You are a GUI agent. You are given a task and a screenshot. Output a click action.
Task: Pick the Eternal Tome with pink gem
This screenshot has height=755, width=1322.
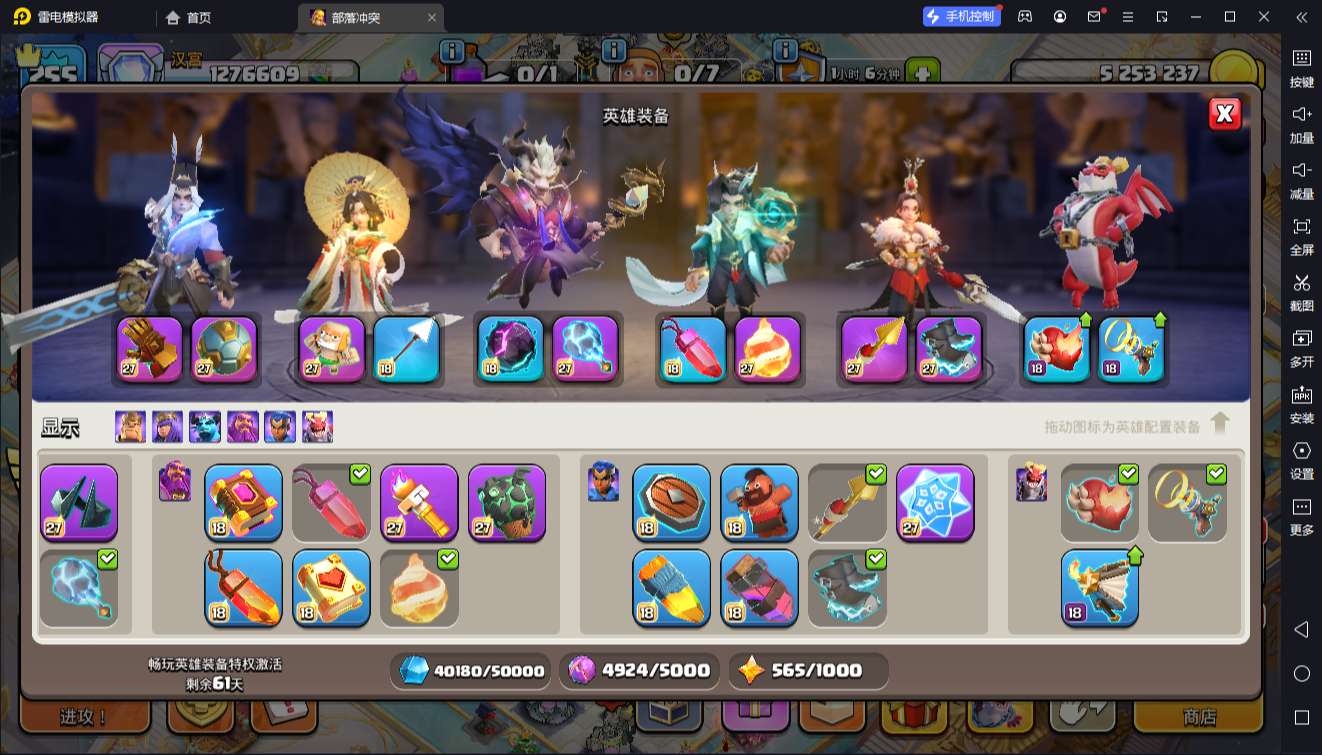click(243, 502)
